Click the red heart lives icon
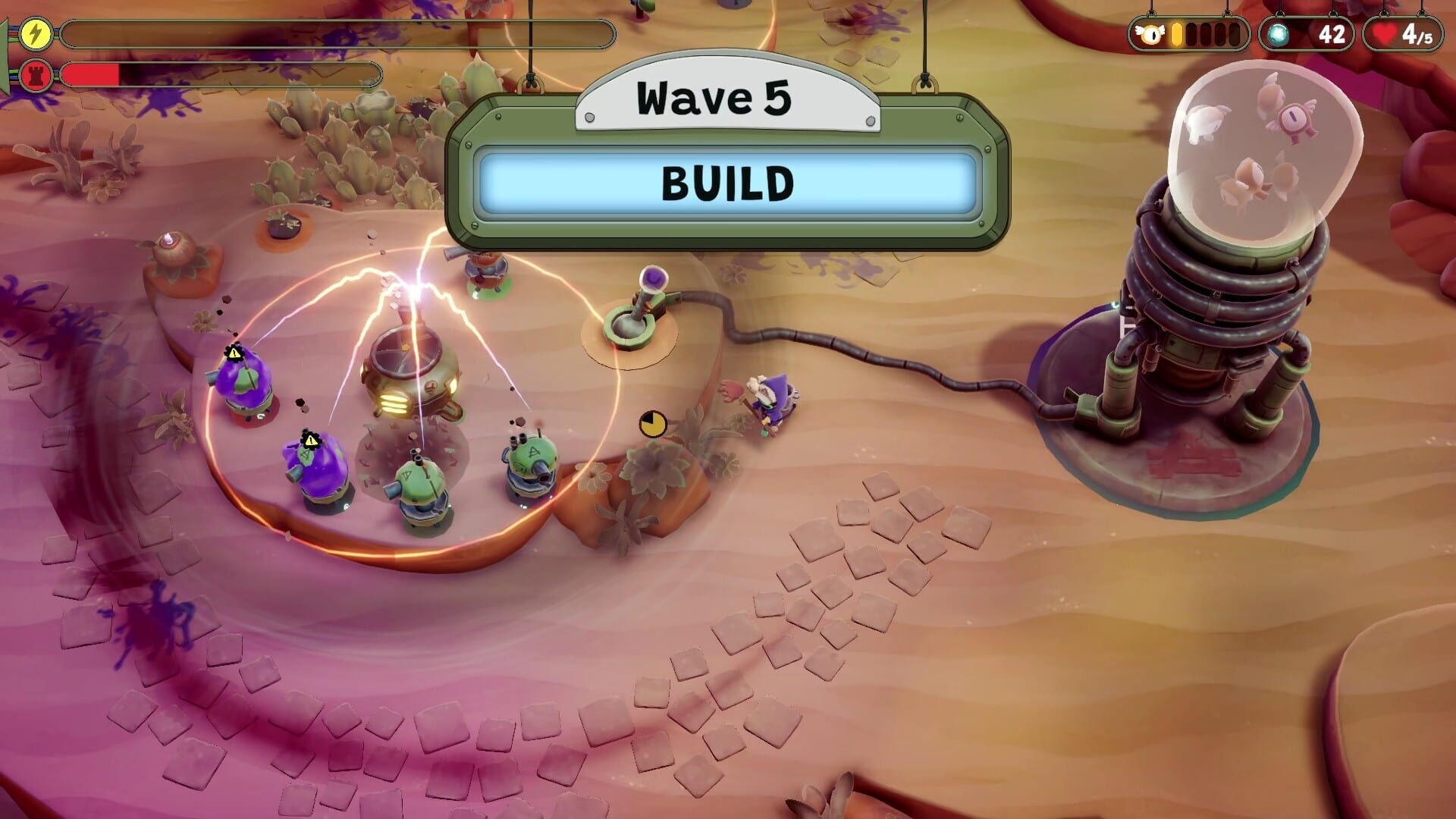 (1383, 33)
